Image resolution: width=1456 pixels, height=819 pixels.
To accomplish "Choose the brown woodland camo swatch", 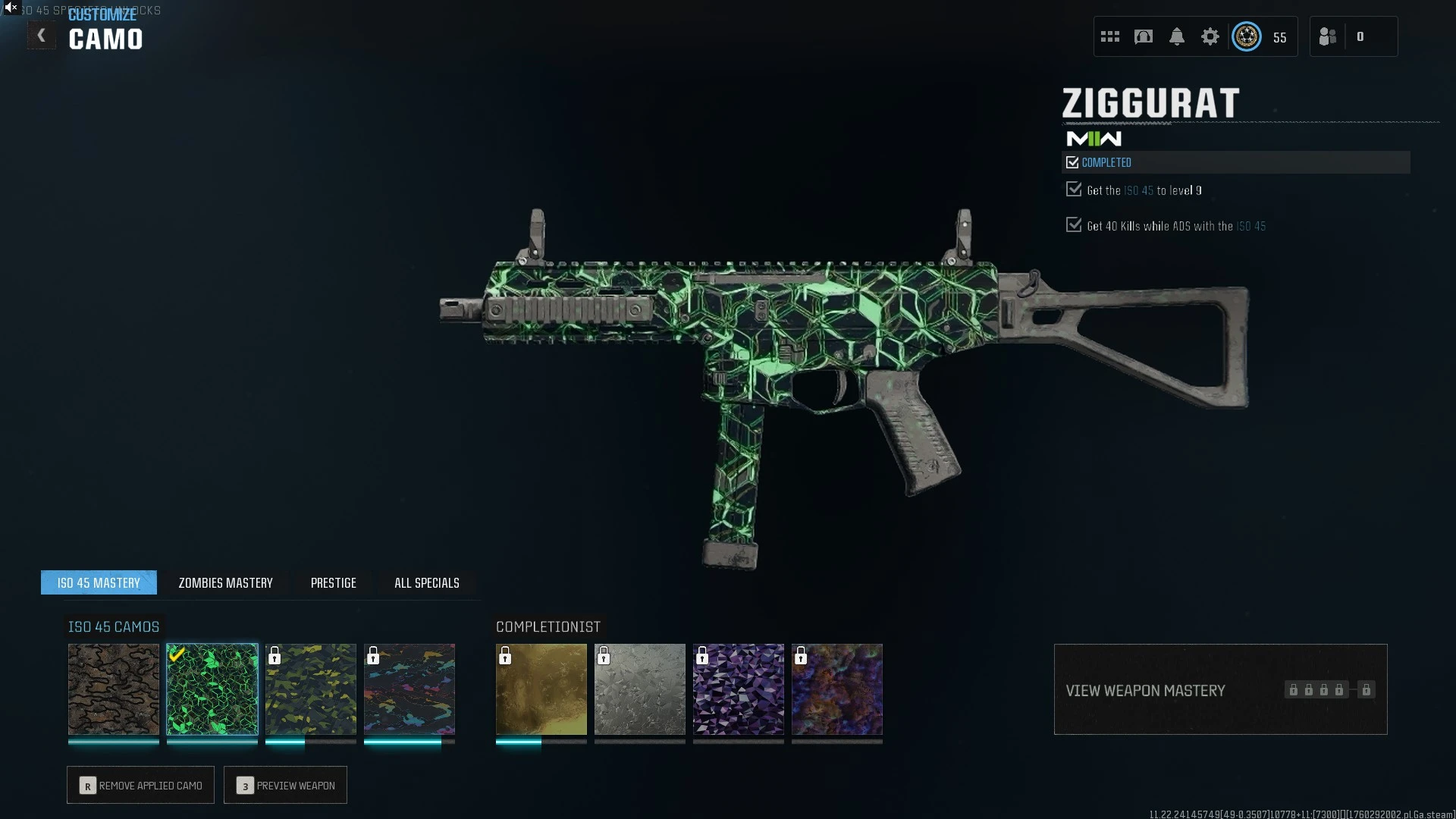I will click(x=114, y=689).
